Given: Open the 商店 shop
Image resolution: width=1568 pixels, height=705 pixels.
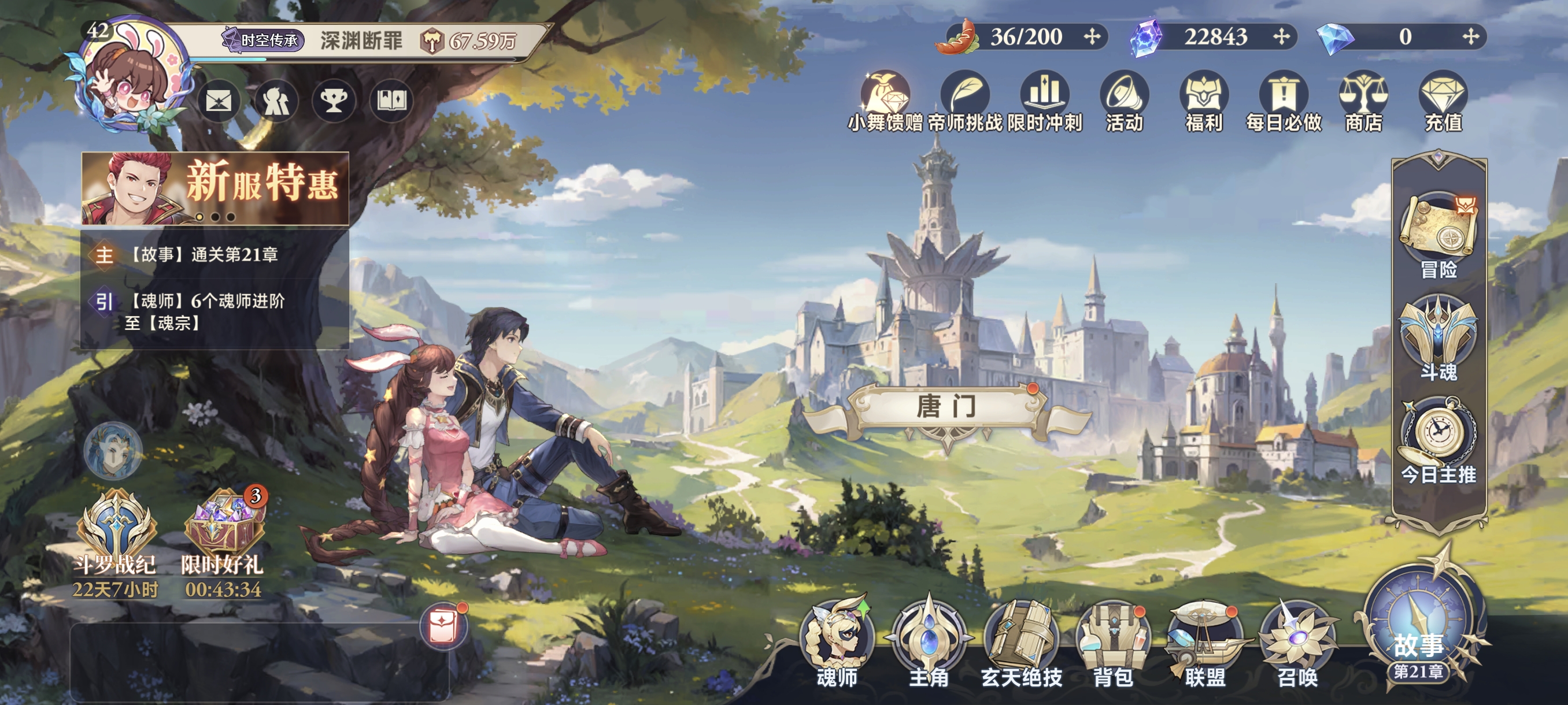Looking at the screenshot, I should [x=1363, y=102].
